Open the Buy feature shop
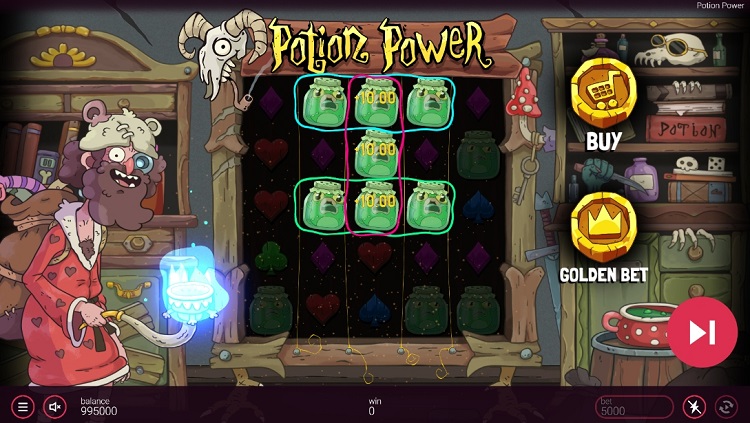 click(x=603, y=92)
